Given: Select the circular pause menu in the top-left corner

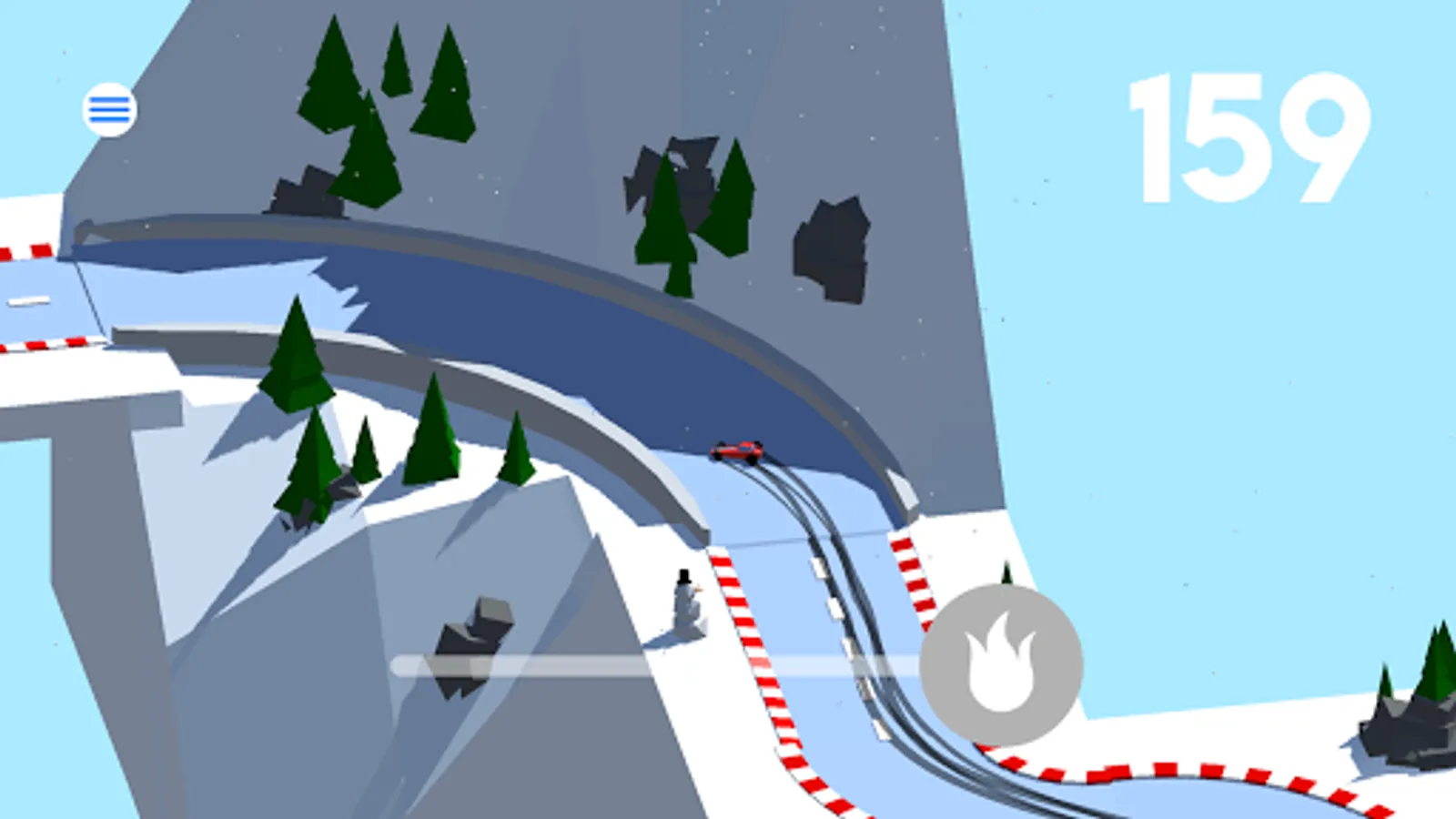Looking at the screenshot, I should (x=108, y=111).
